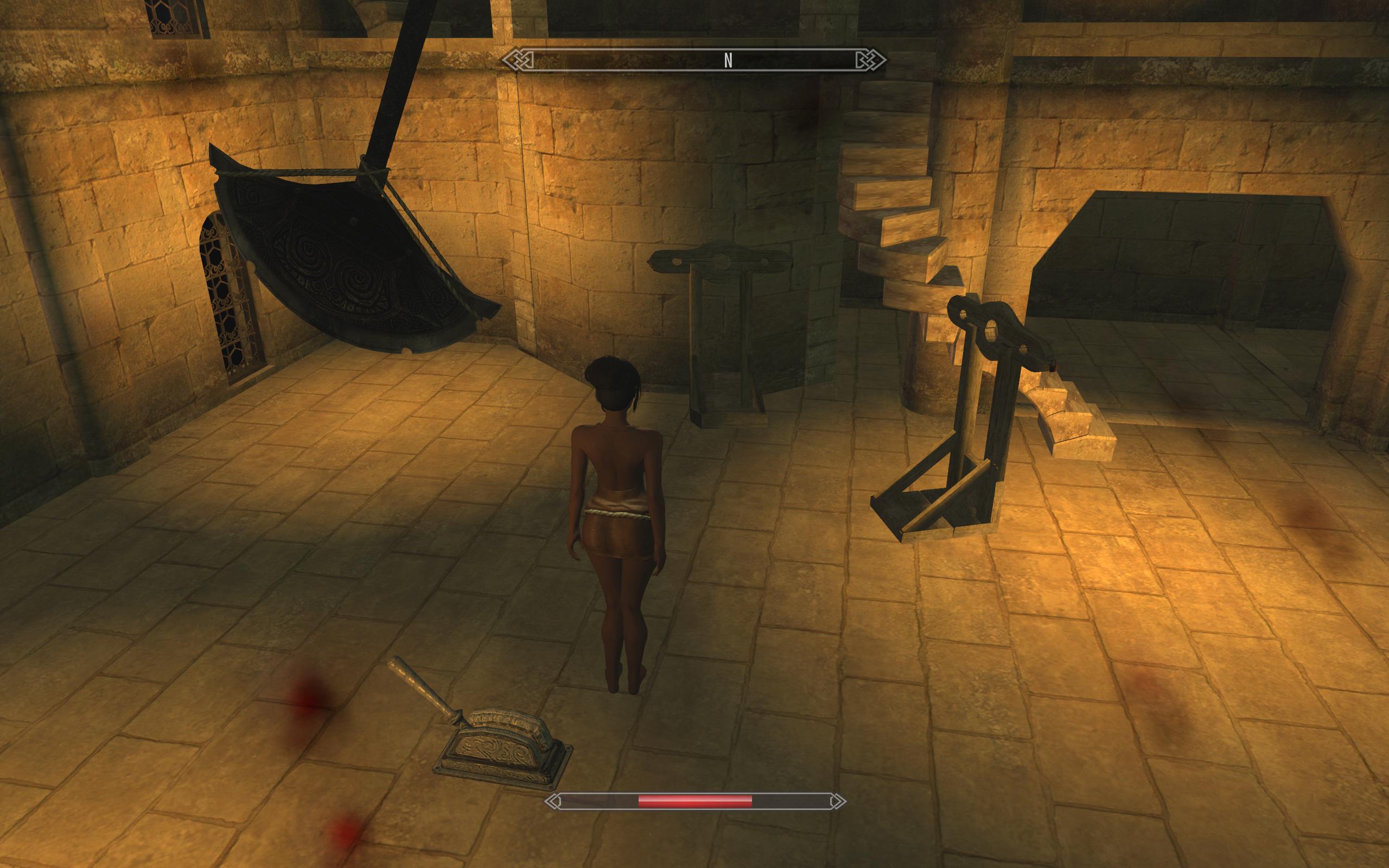The image size is (1389, 868).
Task: Click the N marker on the compass
Action: click(729, 59)
